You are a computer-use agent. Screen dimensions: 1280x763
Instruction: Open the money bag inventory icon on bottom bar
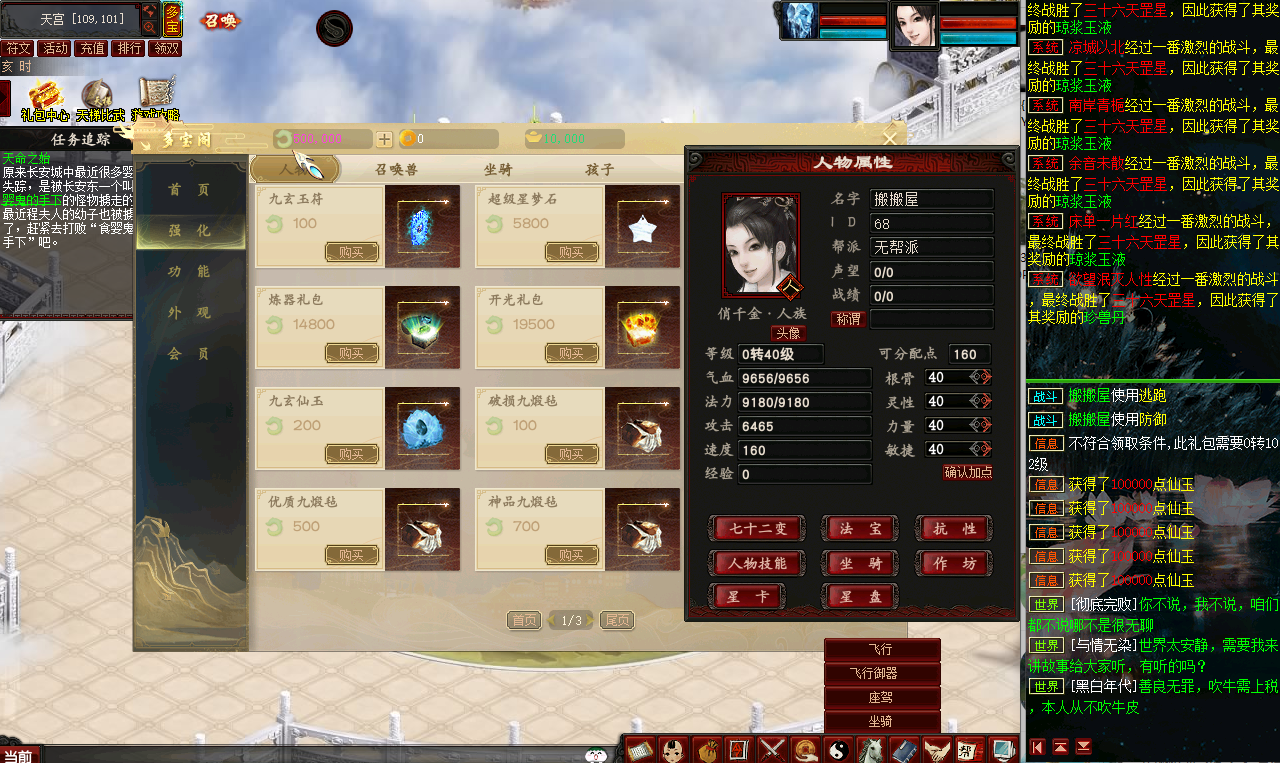point(705,748)
